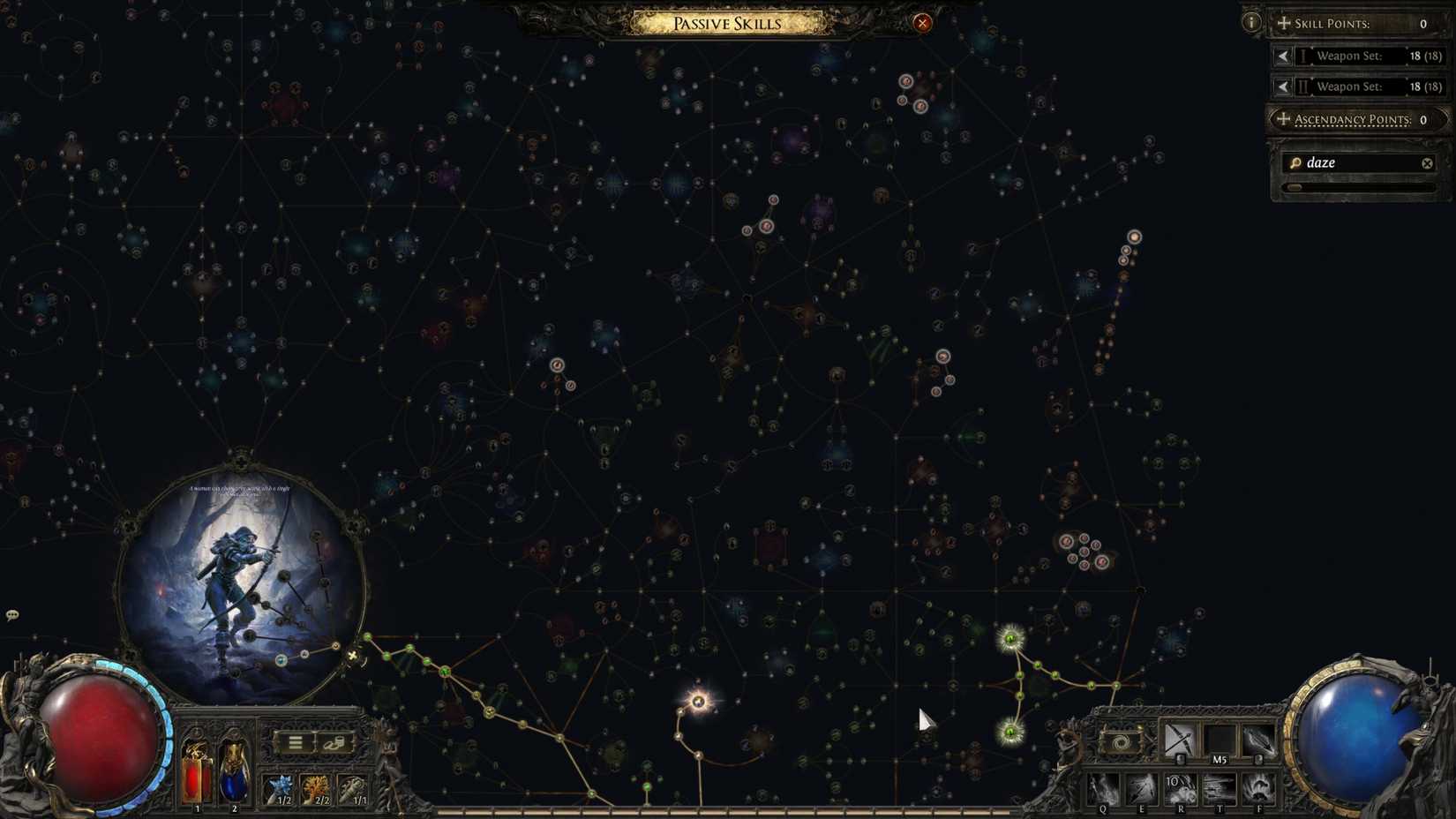Activate the skill bound to the Q key

1103,790
